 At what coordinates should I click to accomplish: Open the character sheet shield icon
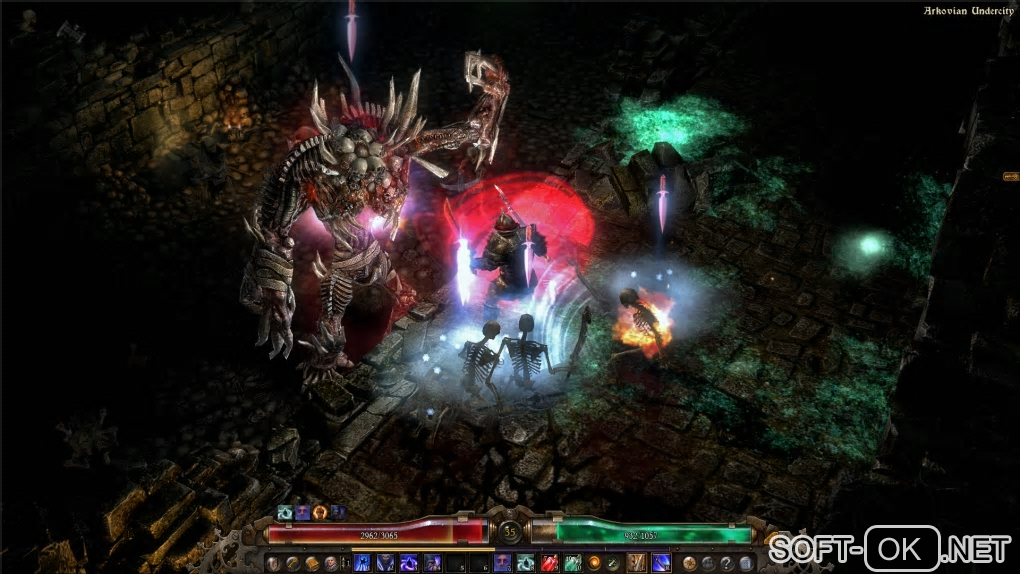[x=273, y=563]
